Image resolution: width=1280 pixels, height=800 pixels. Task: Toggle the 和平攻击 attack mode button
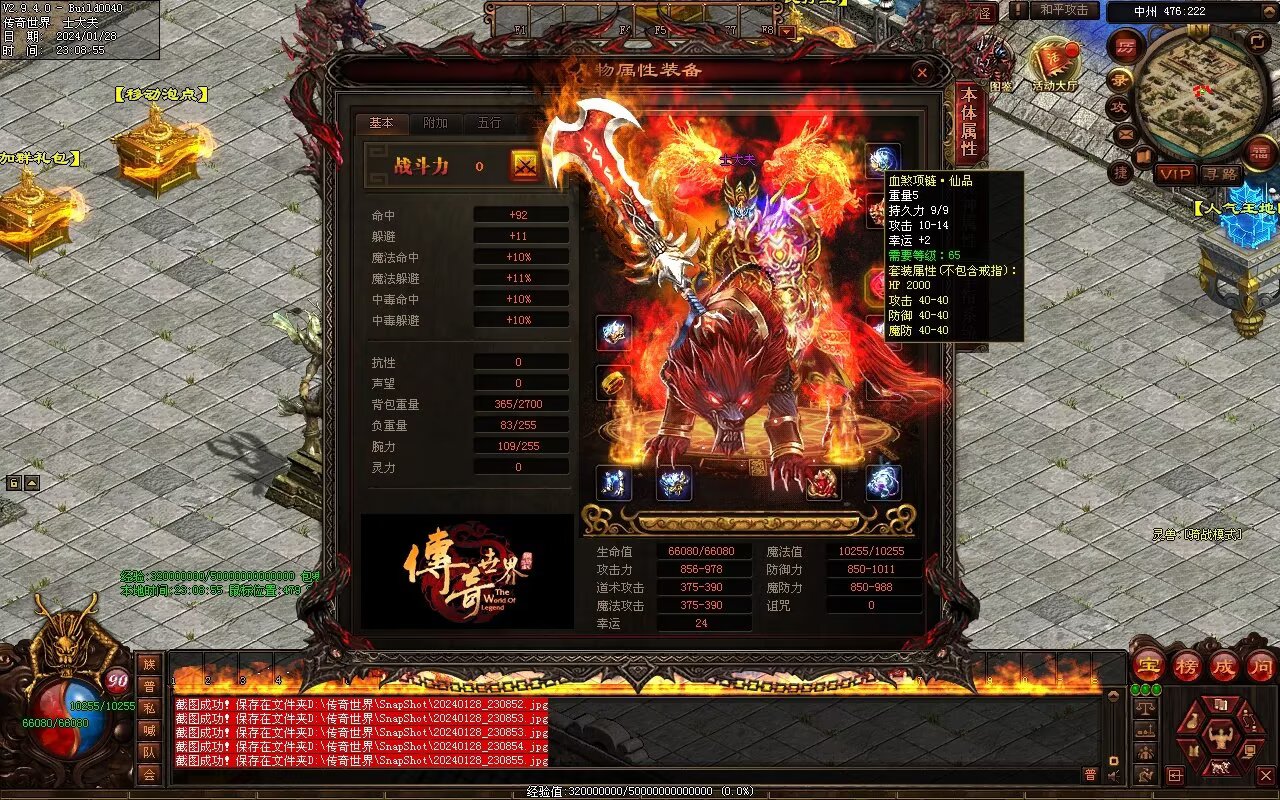pos(1063,10)
